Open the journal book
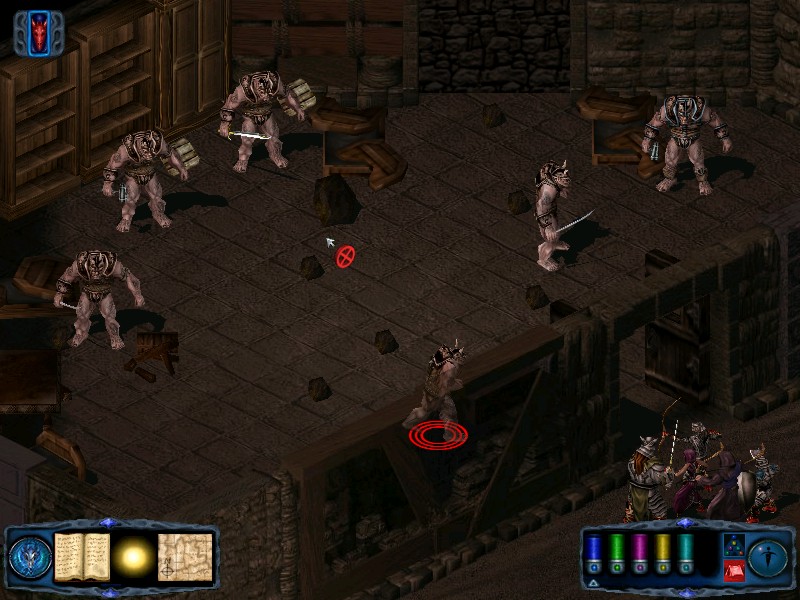The image size is (800, 600). 81,556
